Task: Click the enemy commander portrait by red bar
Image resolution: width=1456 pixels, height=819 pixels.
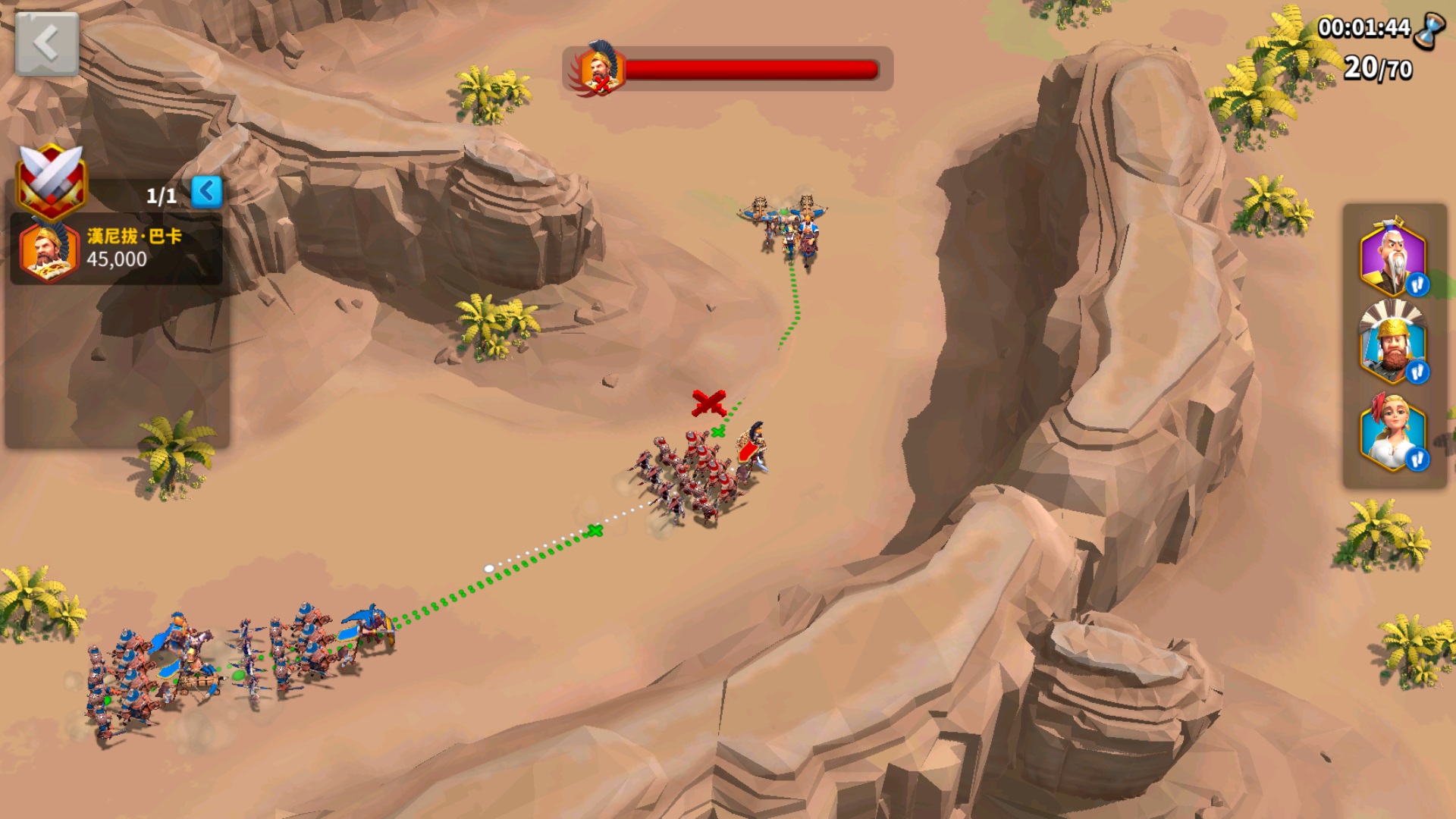Action: coord(600,69)
